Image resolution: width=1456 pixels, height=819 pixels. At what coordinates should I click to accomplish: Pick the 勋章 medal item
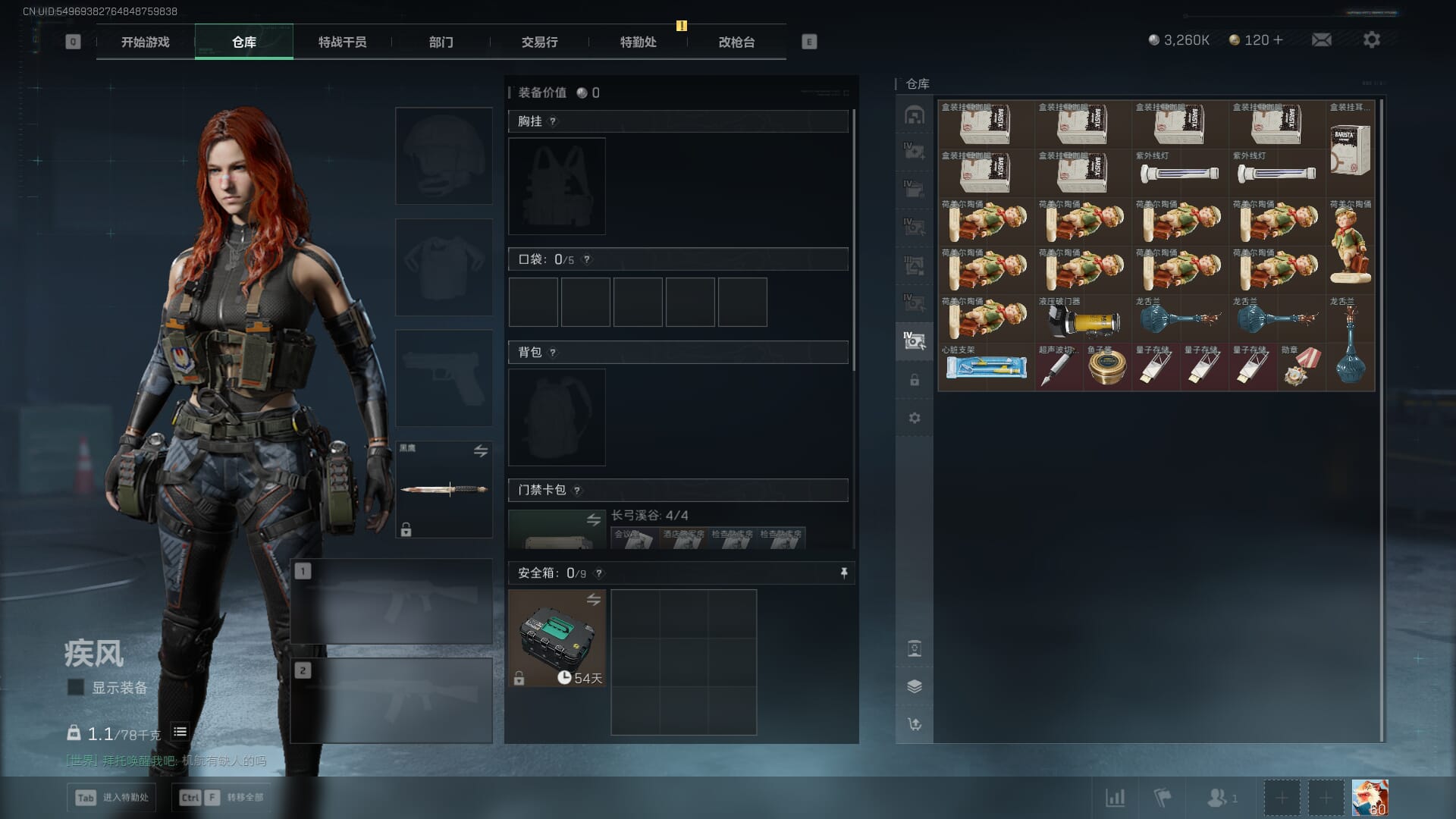(x=1301, y=367)
